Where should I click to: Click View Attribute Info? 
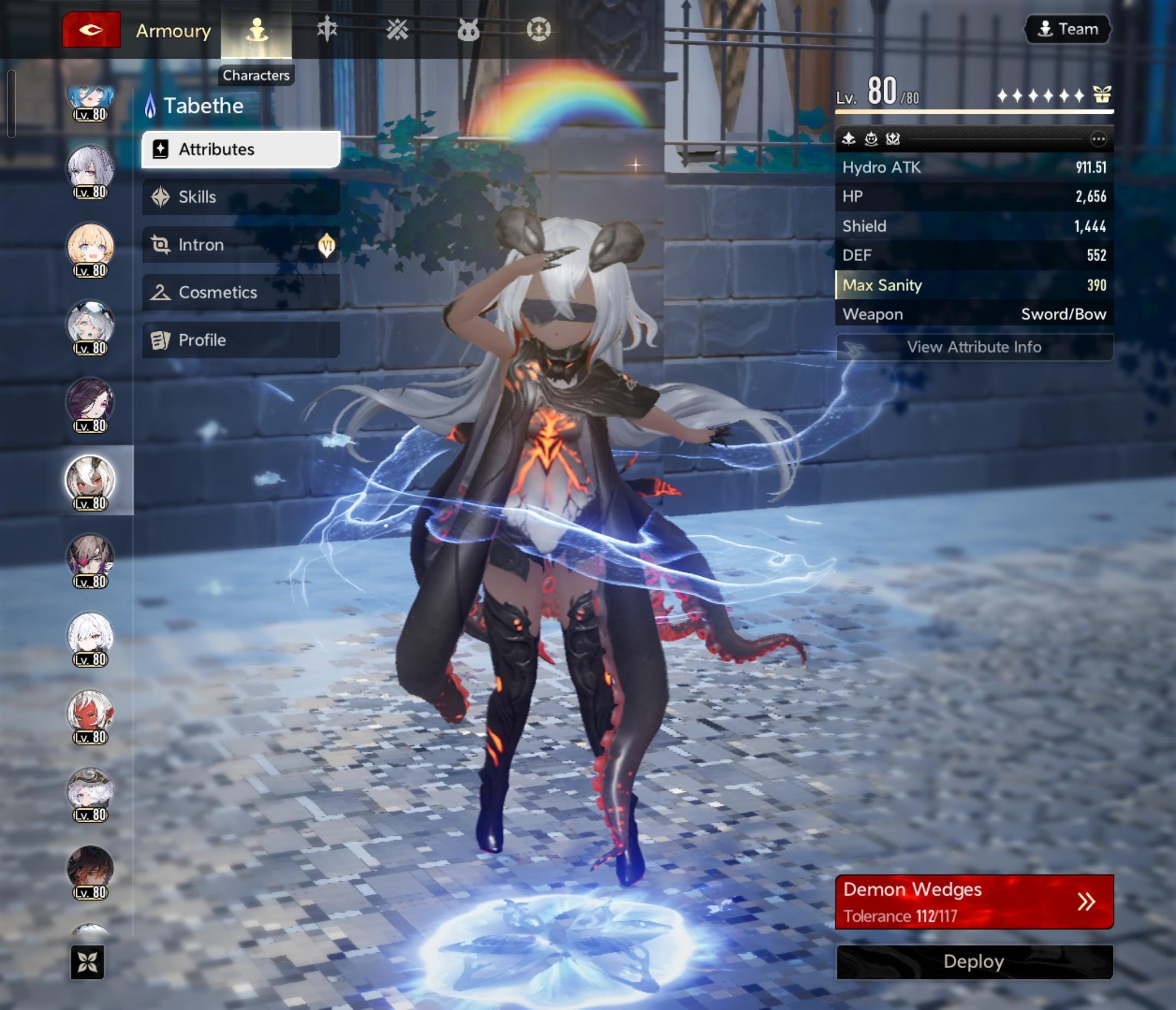click(x=974, y=347)
